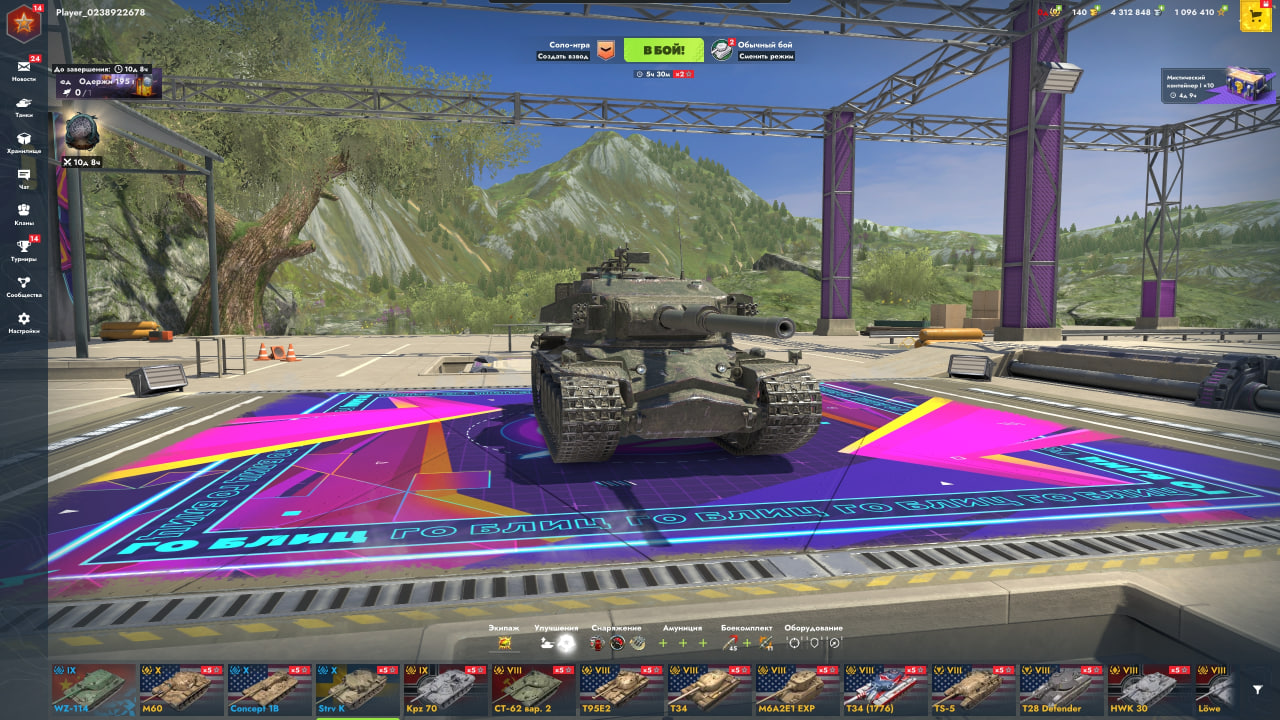Open the Сообщество community menu
1280x720 pixels.
coord(24,286)
